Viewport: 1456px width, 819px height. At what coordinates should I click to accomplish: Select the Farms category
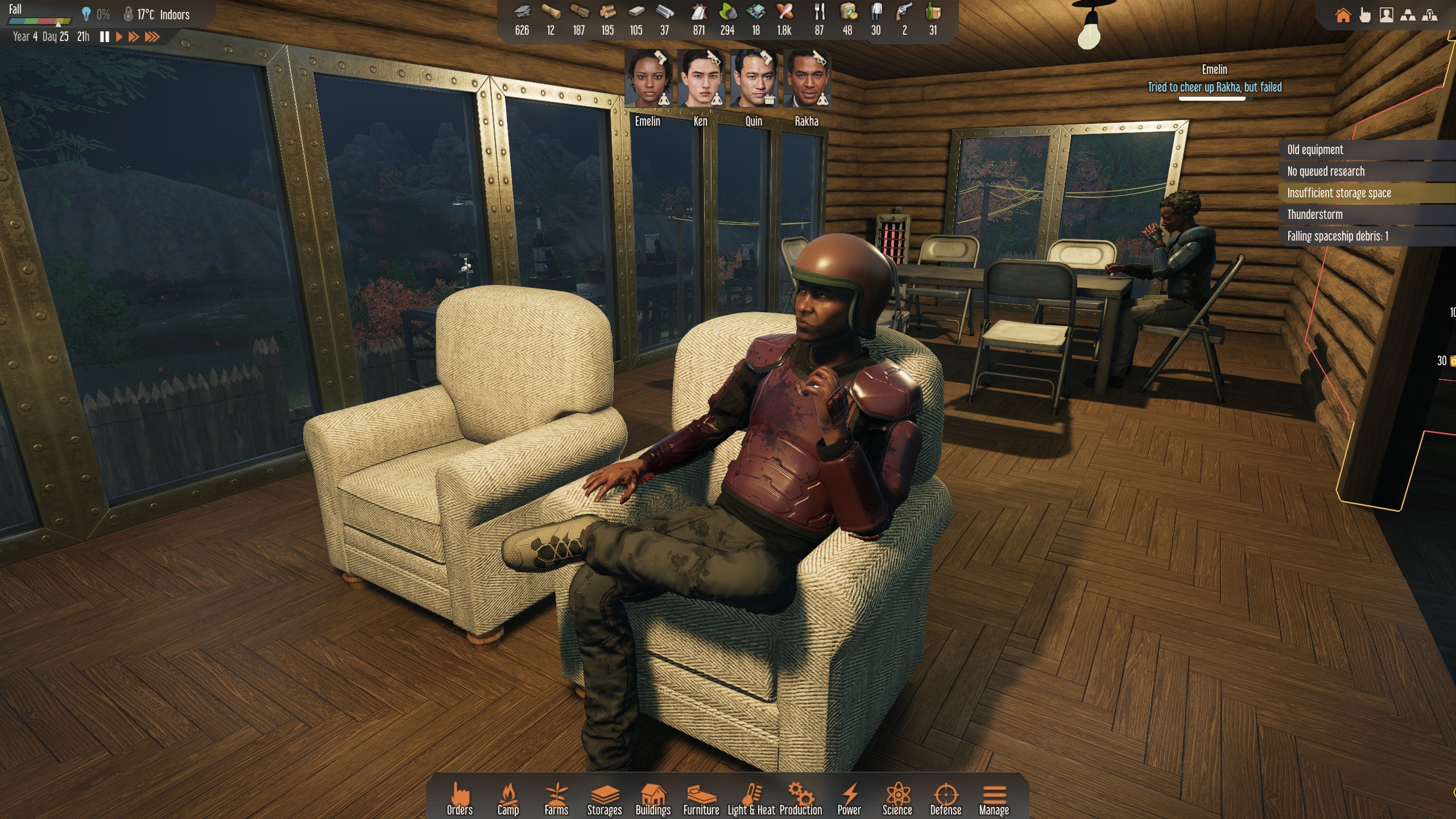click(x=556, y=799)
